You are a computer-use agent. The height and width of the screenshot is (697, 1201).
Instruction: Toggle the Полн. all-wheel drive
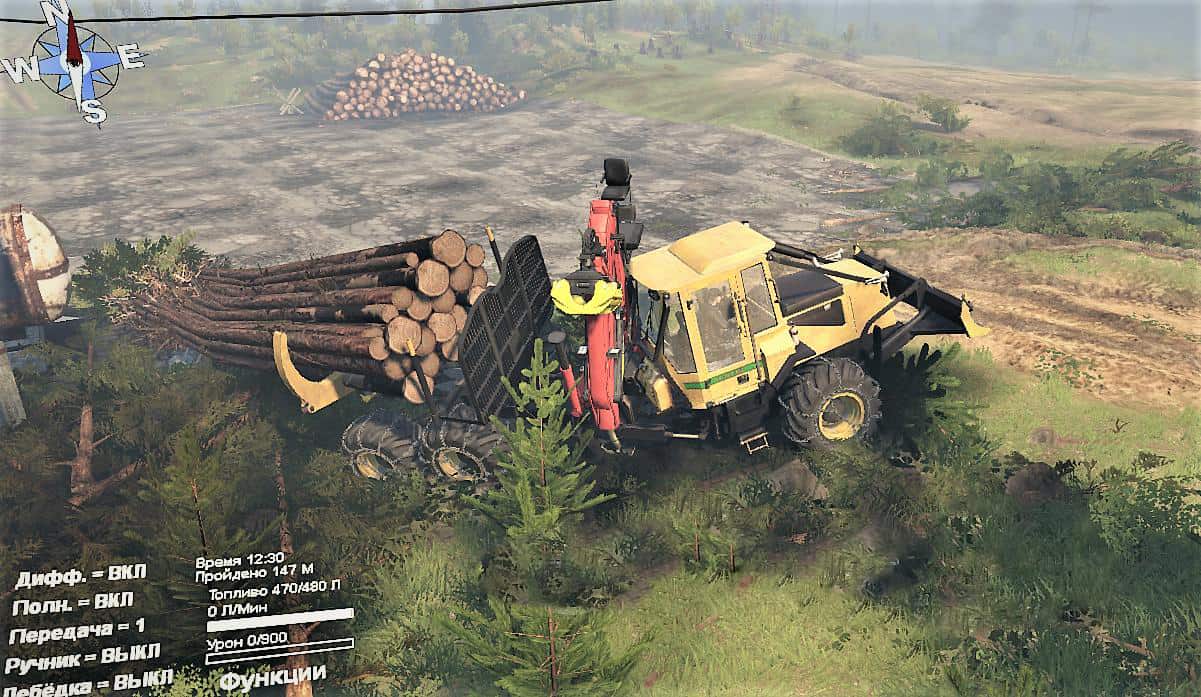(x=72, y=603)
